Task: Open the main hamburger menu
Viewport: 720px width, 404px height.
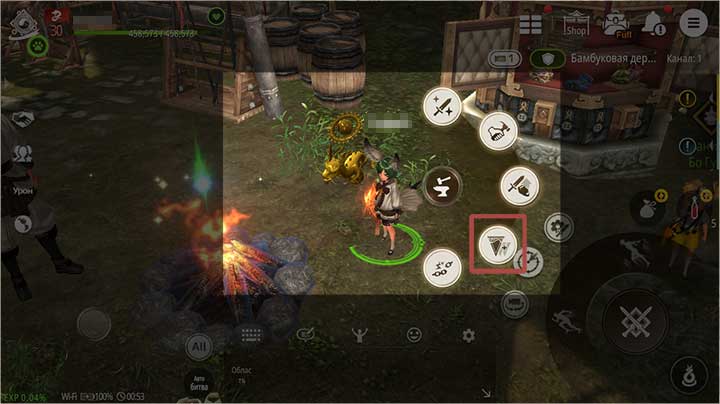Action: tap(691, 22)
